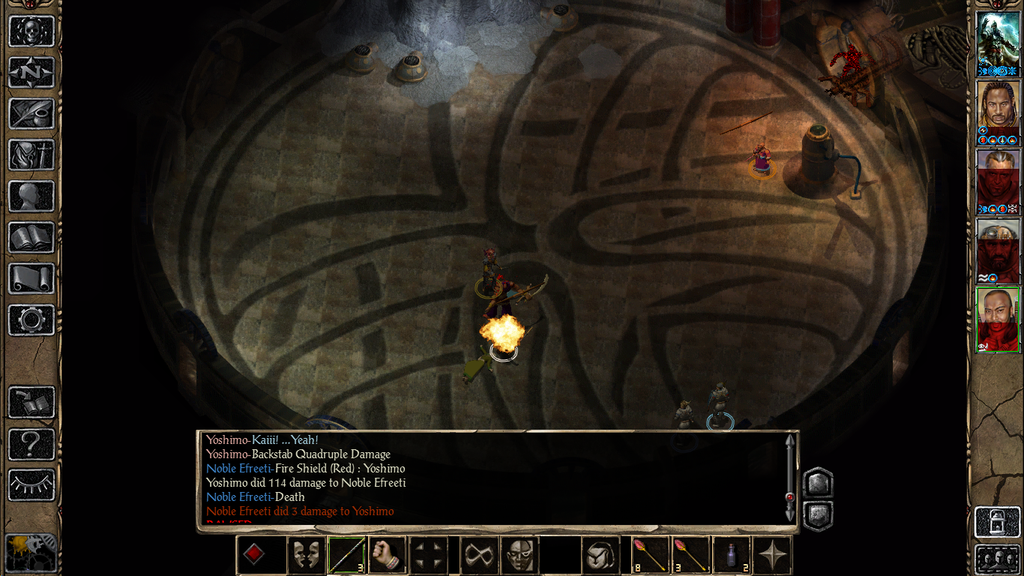Open the character record head icon
This screenshot has height=576, width=1024.
coord(31,196)
